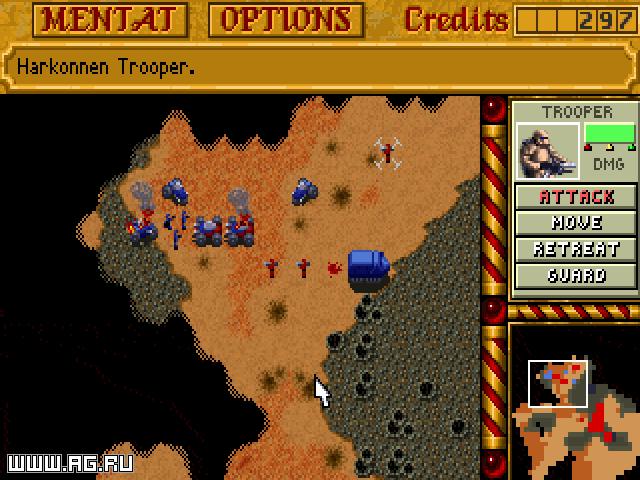
Task: Set the unit to Guard
Action: tap(576, 275)
